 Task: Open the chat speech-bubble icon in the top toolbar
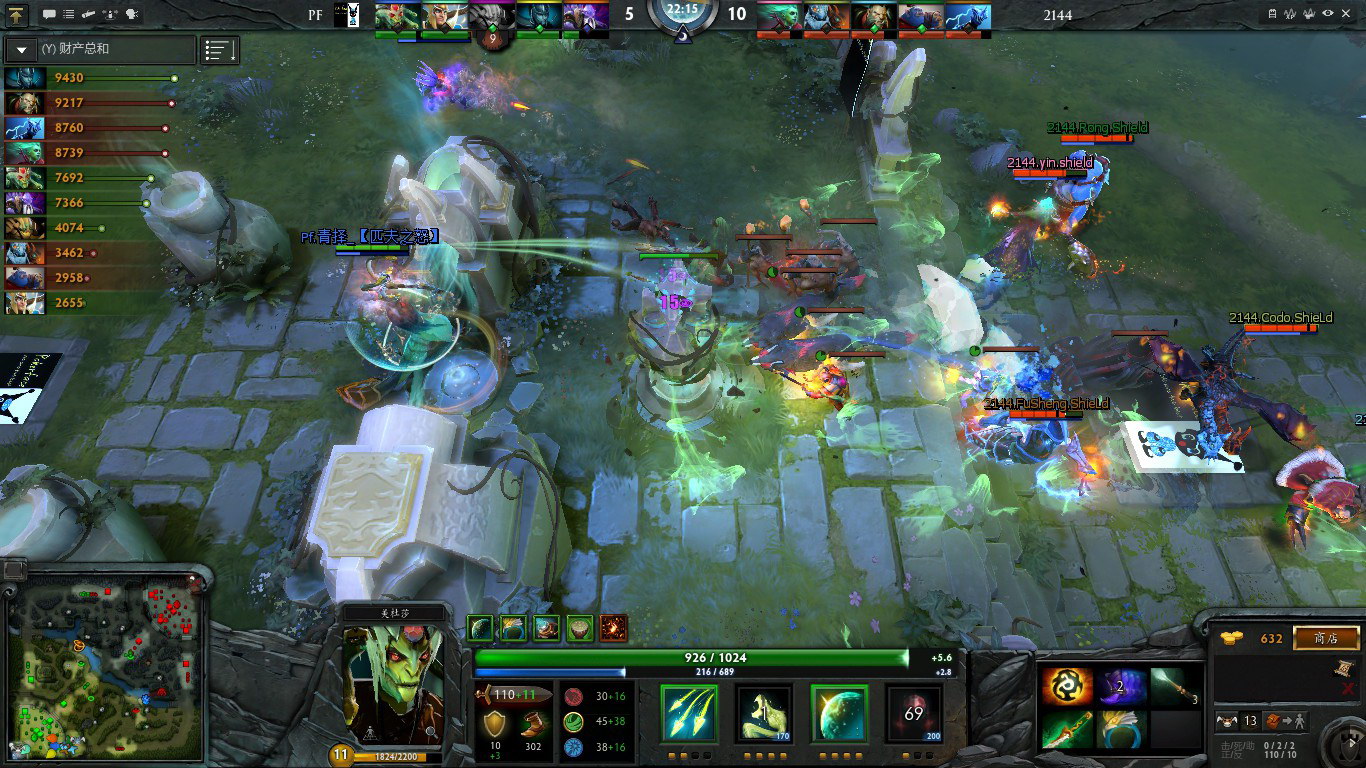coord(50,15)
